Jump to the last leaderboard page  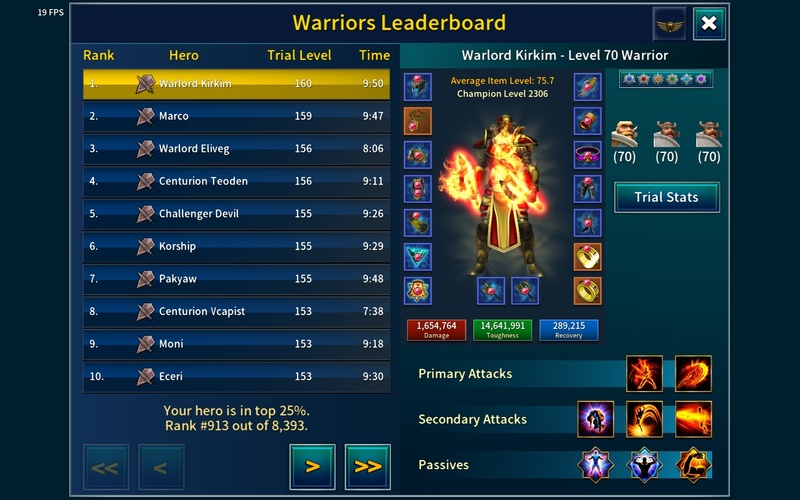[x=367, y=466]
